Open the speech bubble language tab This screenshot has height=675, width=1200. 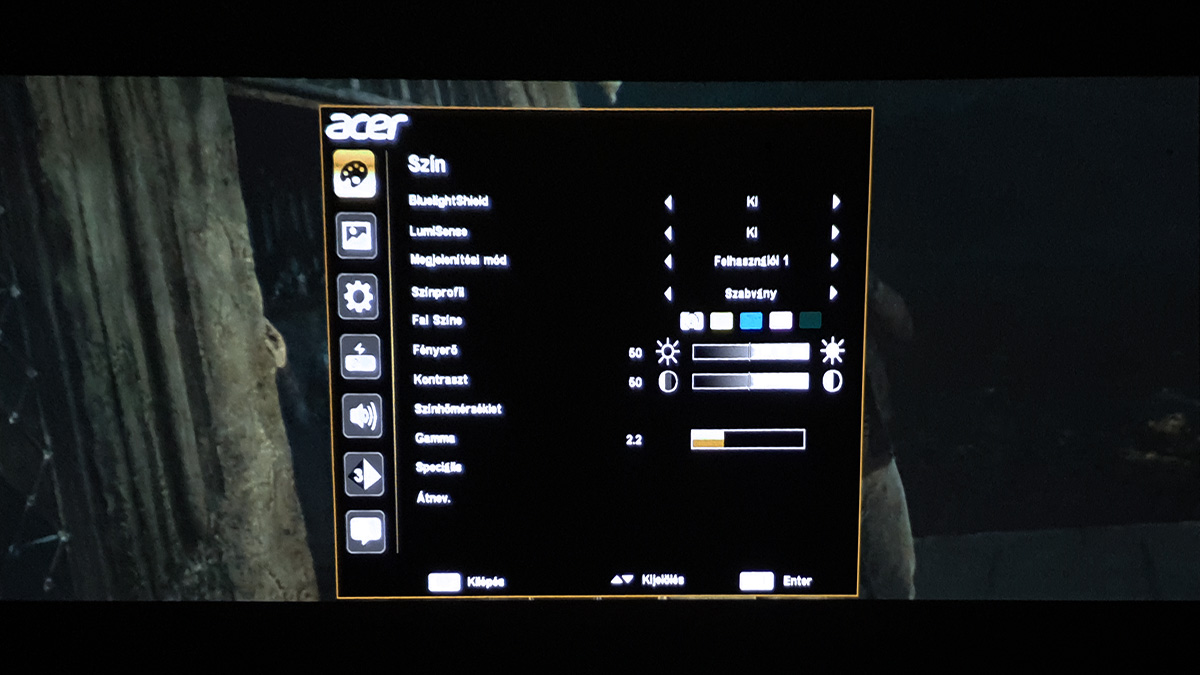click(x=366, y=531)
